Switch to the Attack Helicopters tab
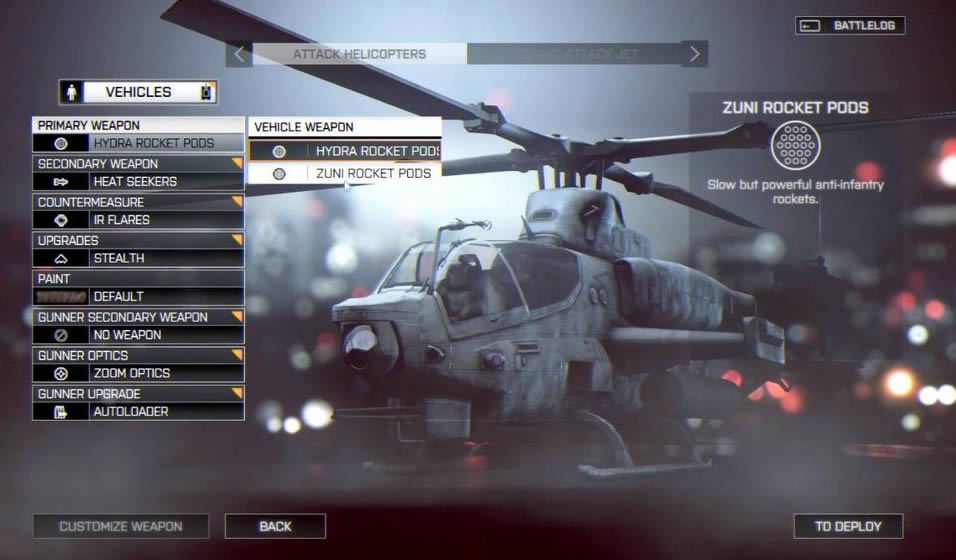The image size is (956, 560). (x=359, y=54)
